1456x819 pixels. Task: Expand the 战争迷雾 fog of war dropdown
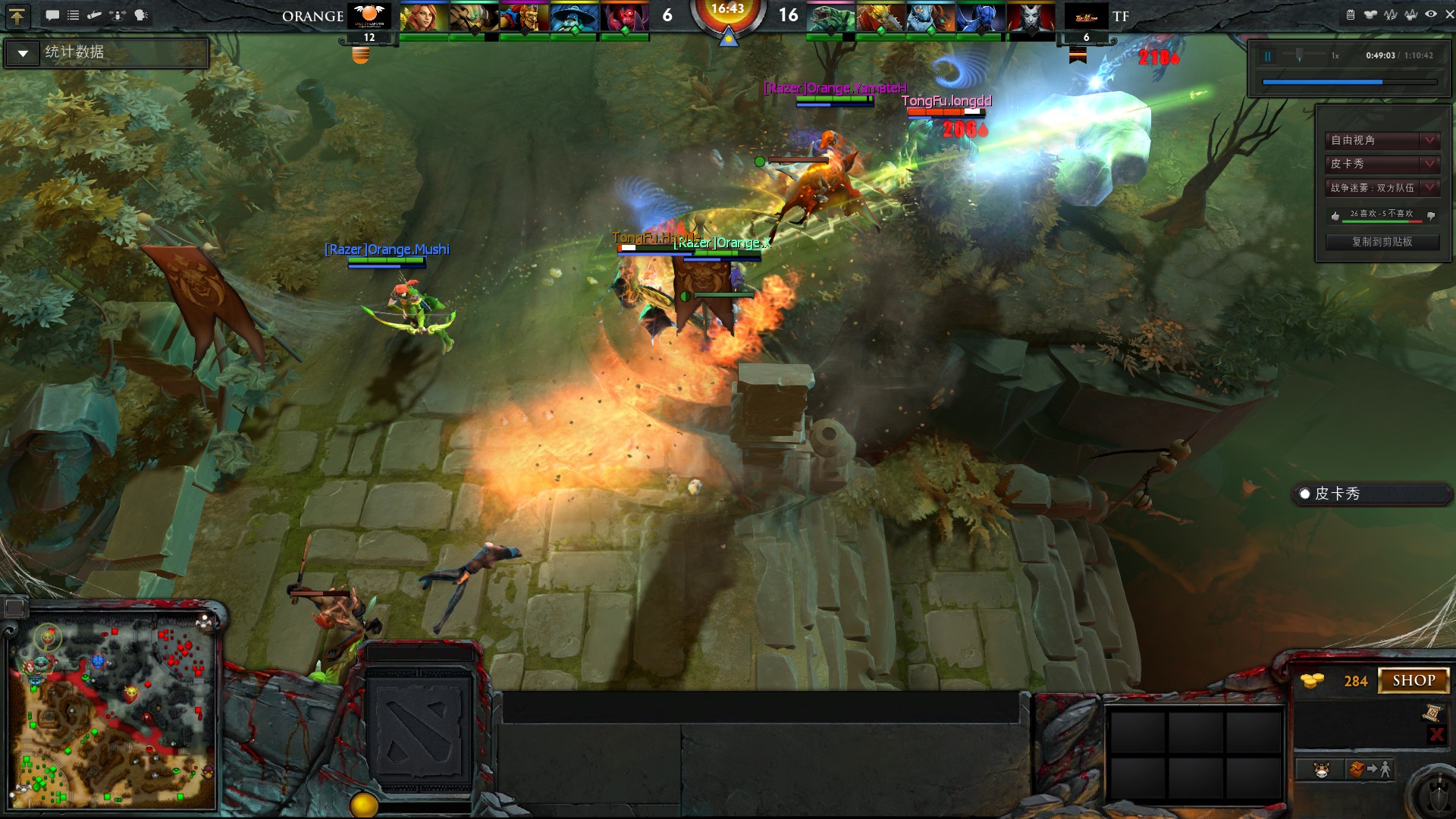coord(1429,187)
